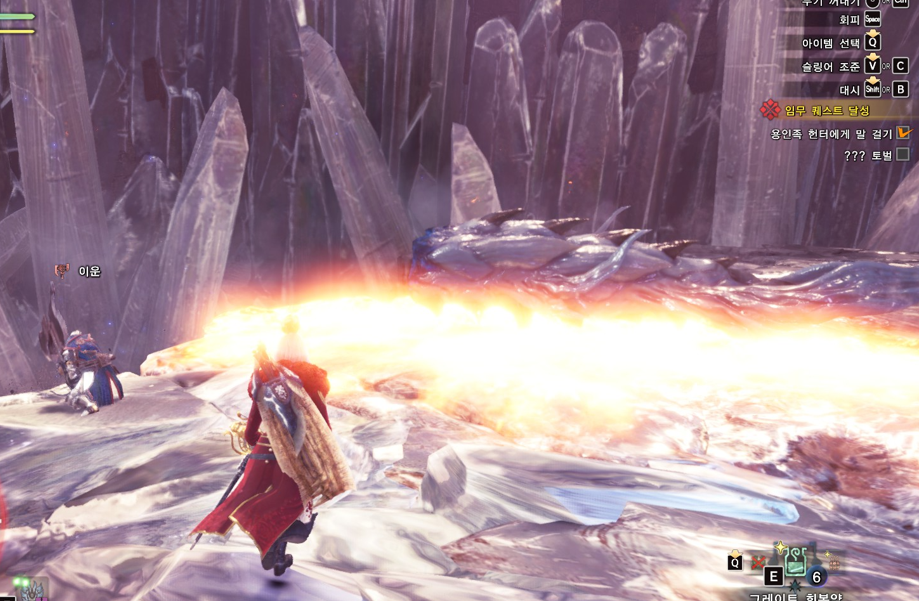Select the brown barrel item in item bar
The image size is (919, 601).
tap(832, 561)
